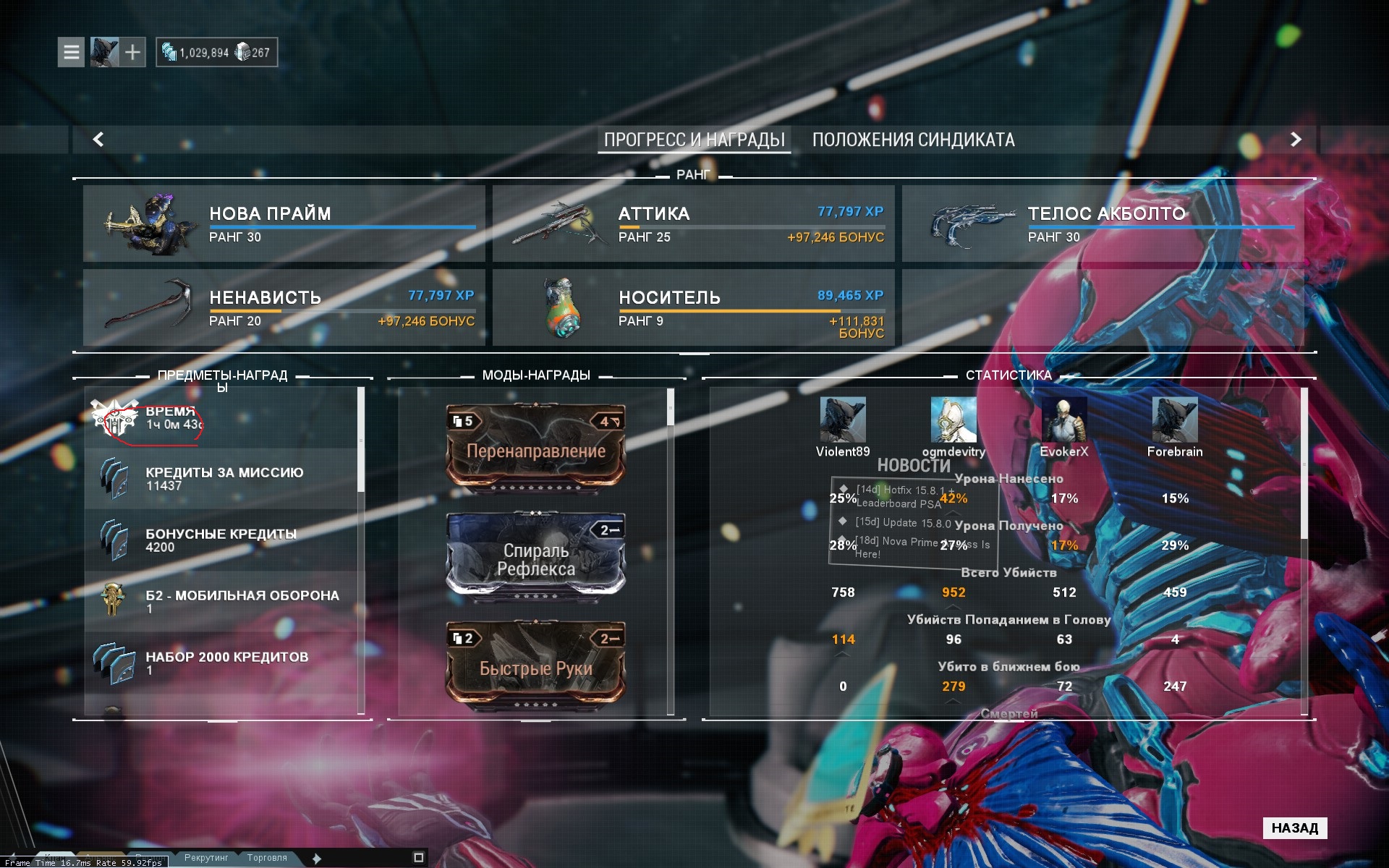Select the Прогресс и Награды tab

coord(694,140)
